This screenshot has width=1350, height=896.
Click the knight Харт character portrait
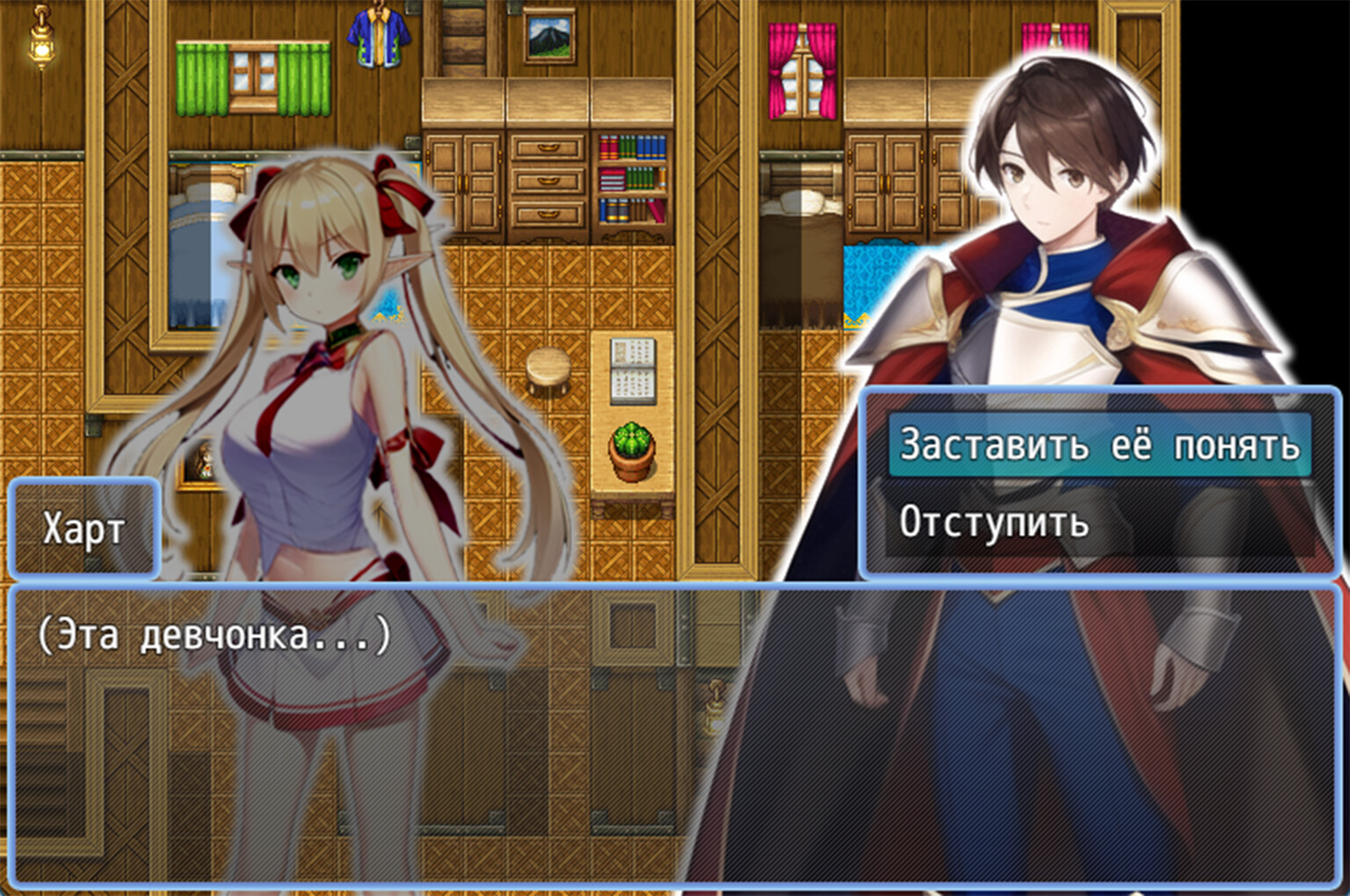[x=1055, y=220]
